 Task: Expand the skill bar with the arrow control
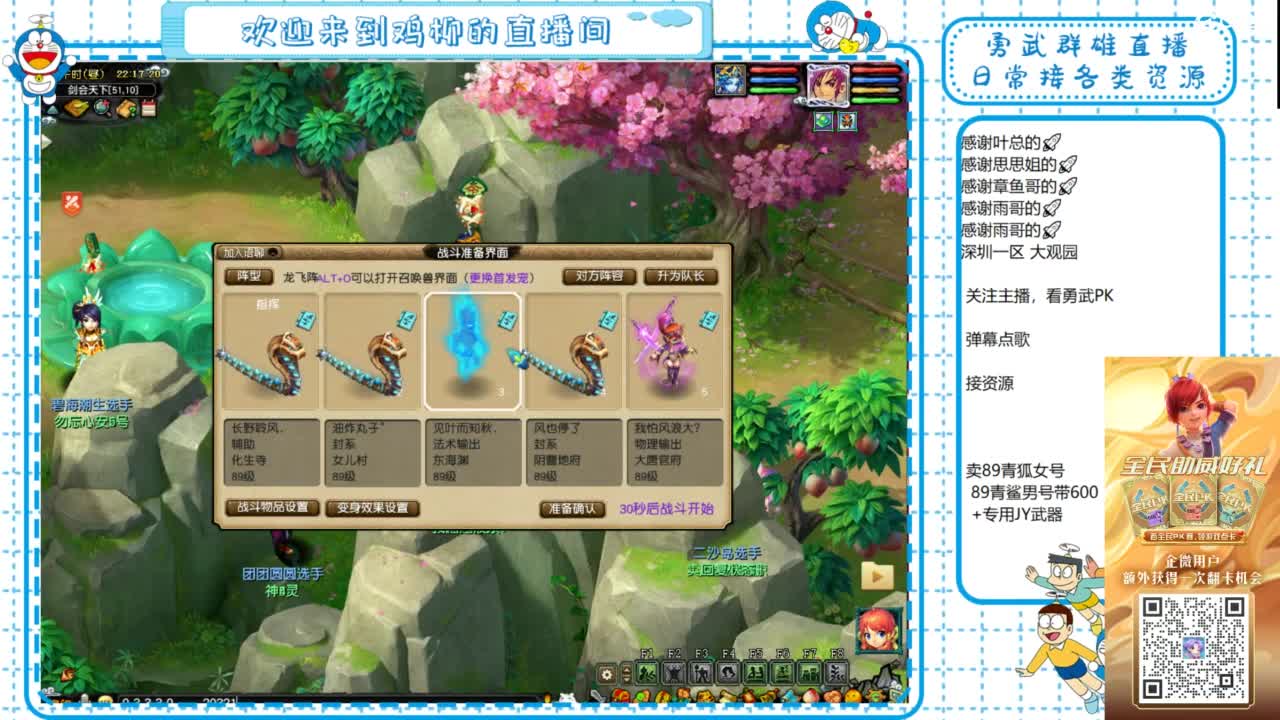pyautogui.click(x=626, y=672)
